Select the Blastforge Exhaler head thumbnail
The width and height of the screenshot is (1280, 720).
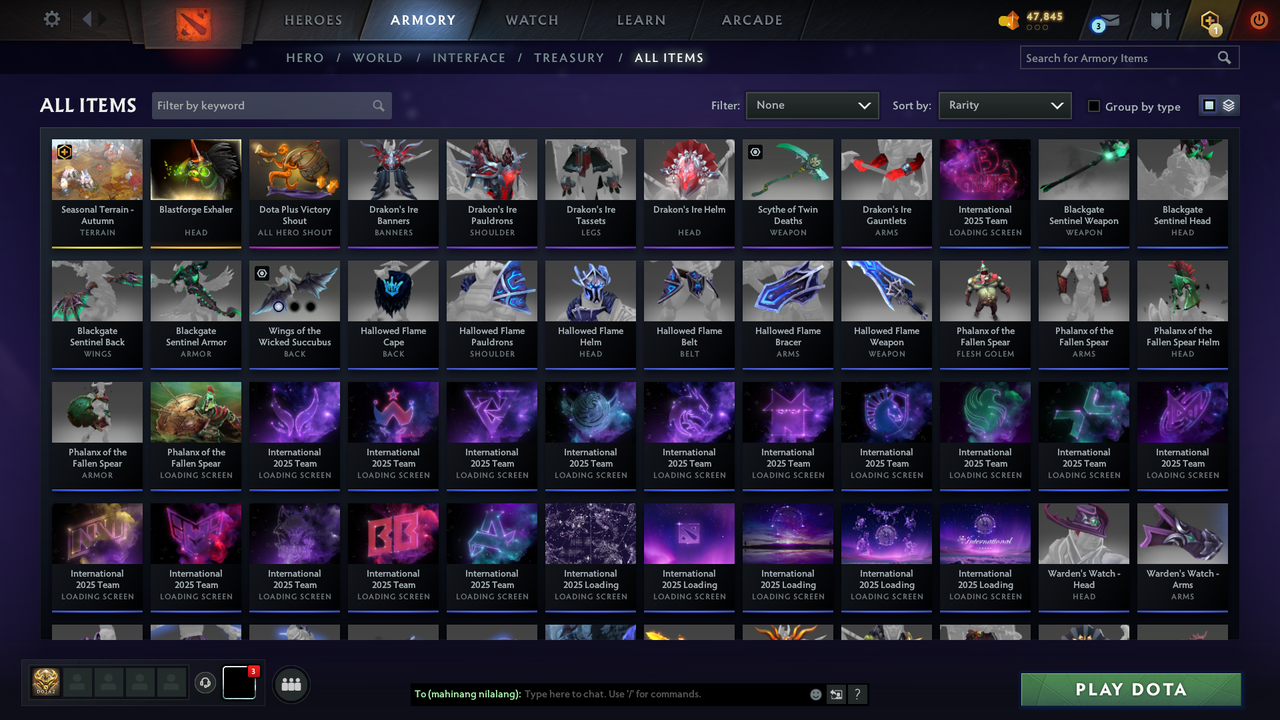pos(195,168)
